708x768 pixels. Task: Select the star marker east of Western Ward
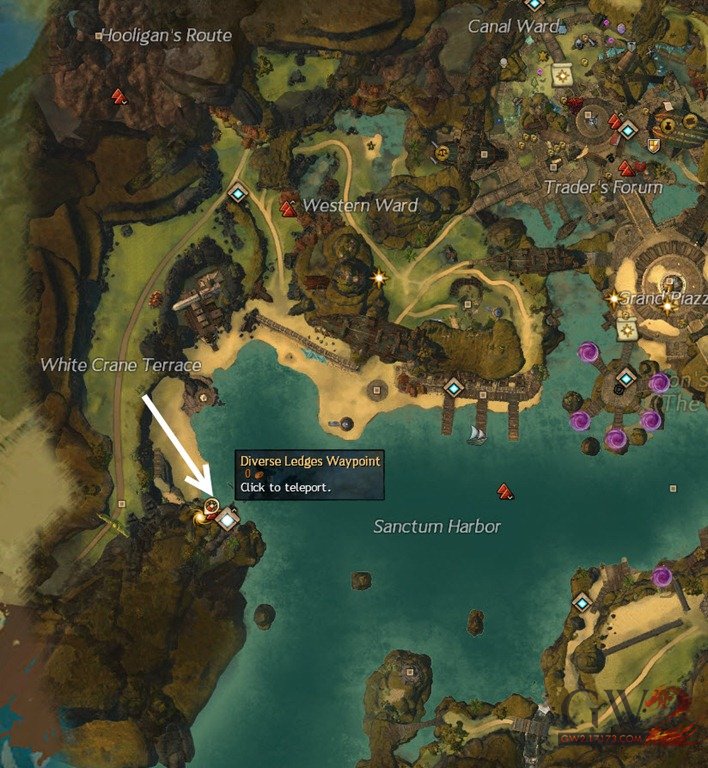click(x=379, y=277)
